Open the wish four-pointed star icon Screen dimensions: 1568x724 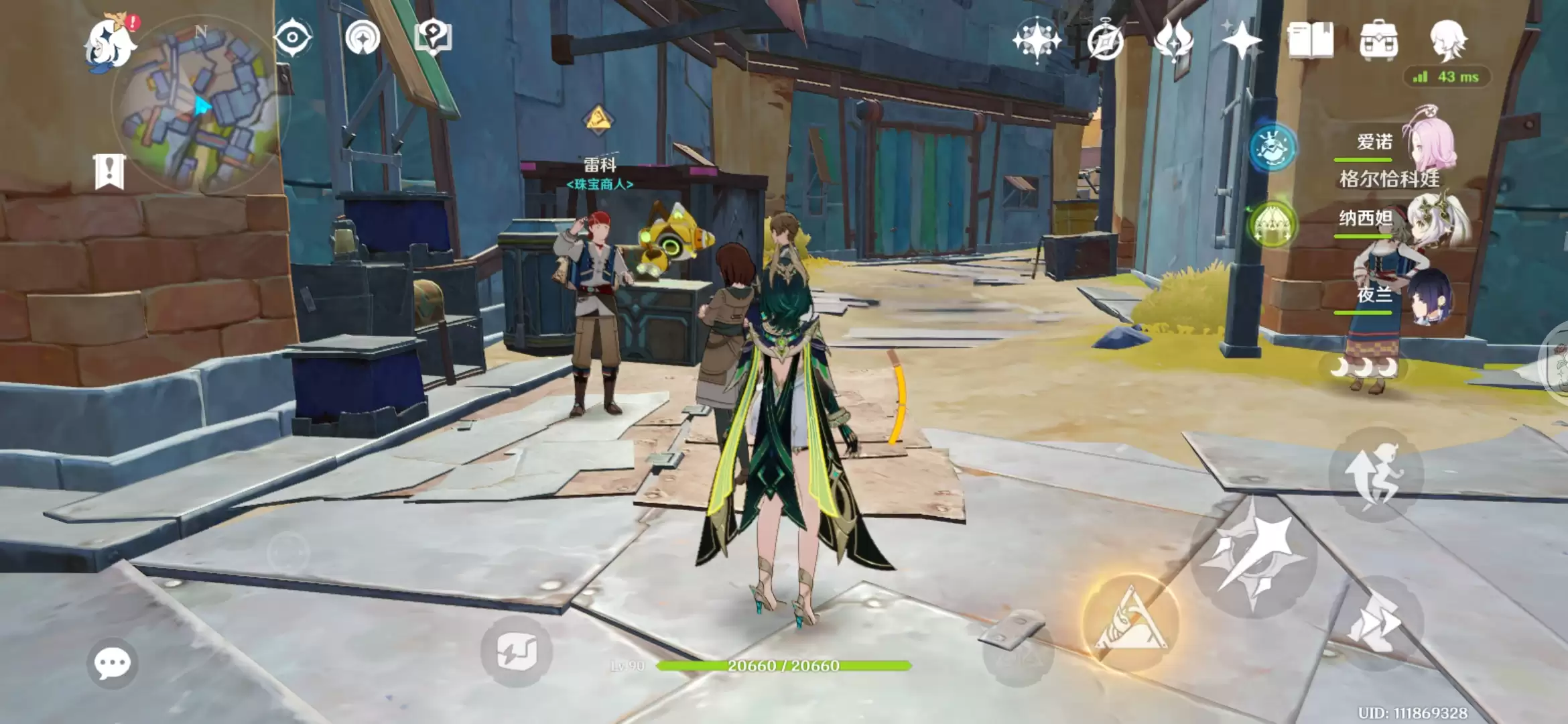tap(1242, 42)
